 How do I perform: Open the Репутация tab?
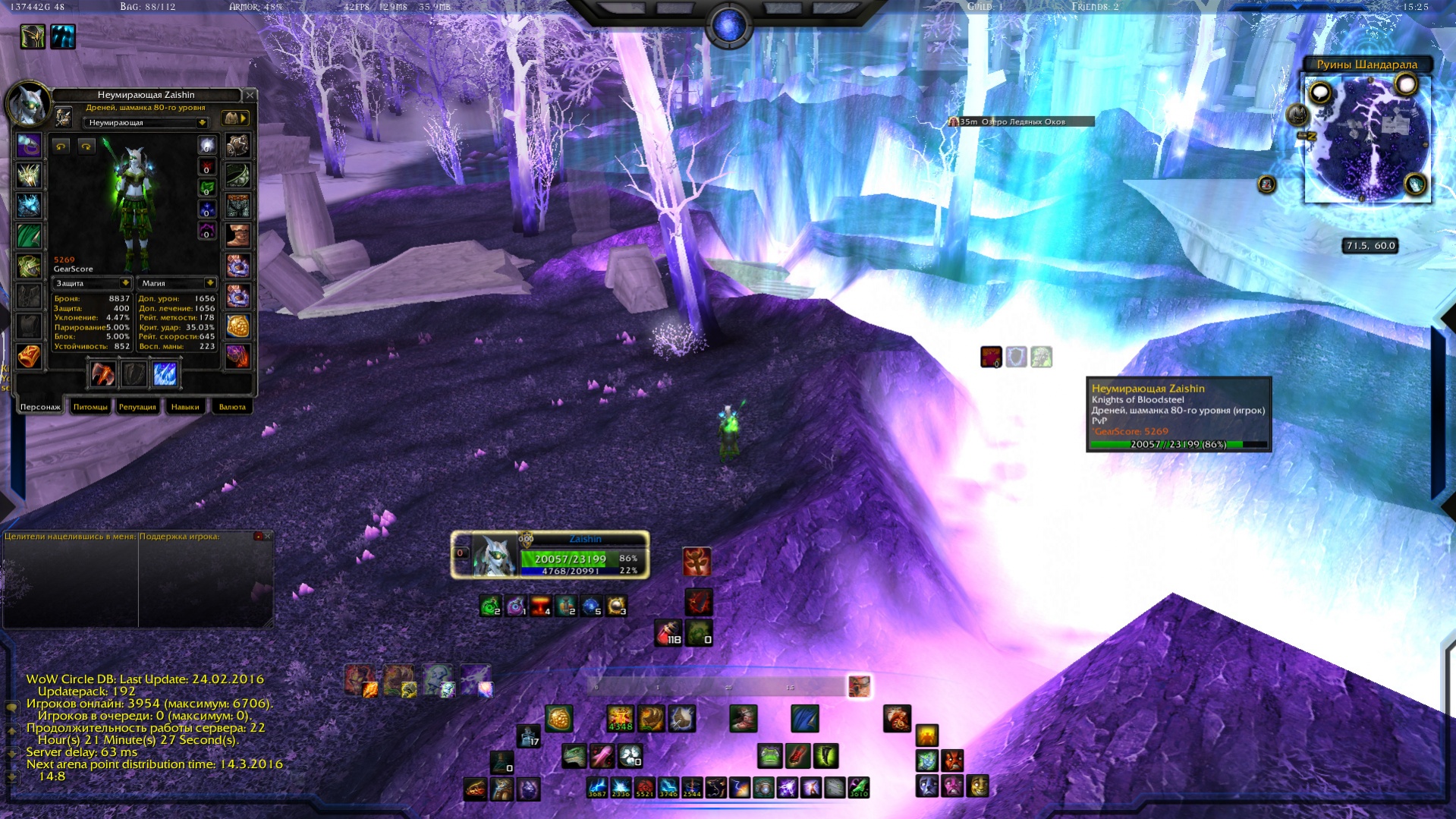[x=137, y=407]
